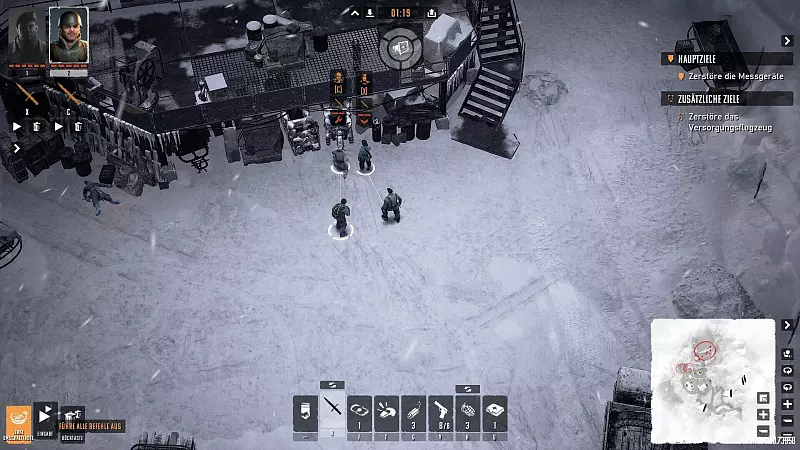Activate the stone throw distraction ability

386,412
